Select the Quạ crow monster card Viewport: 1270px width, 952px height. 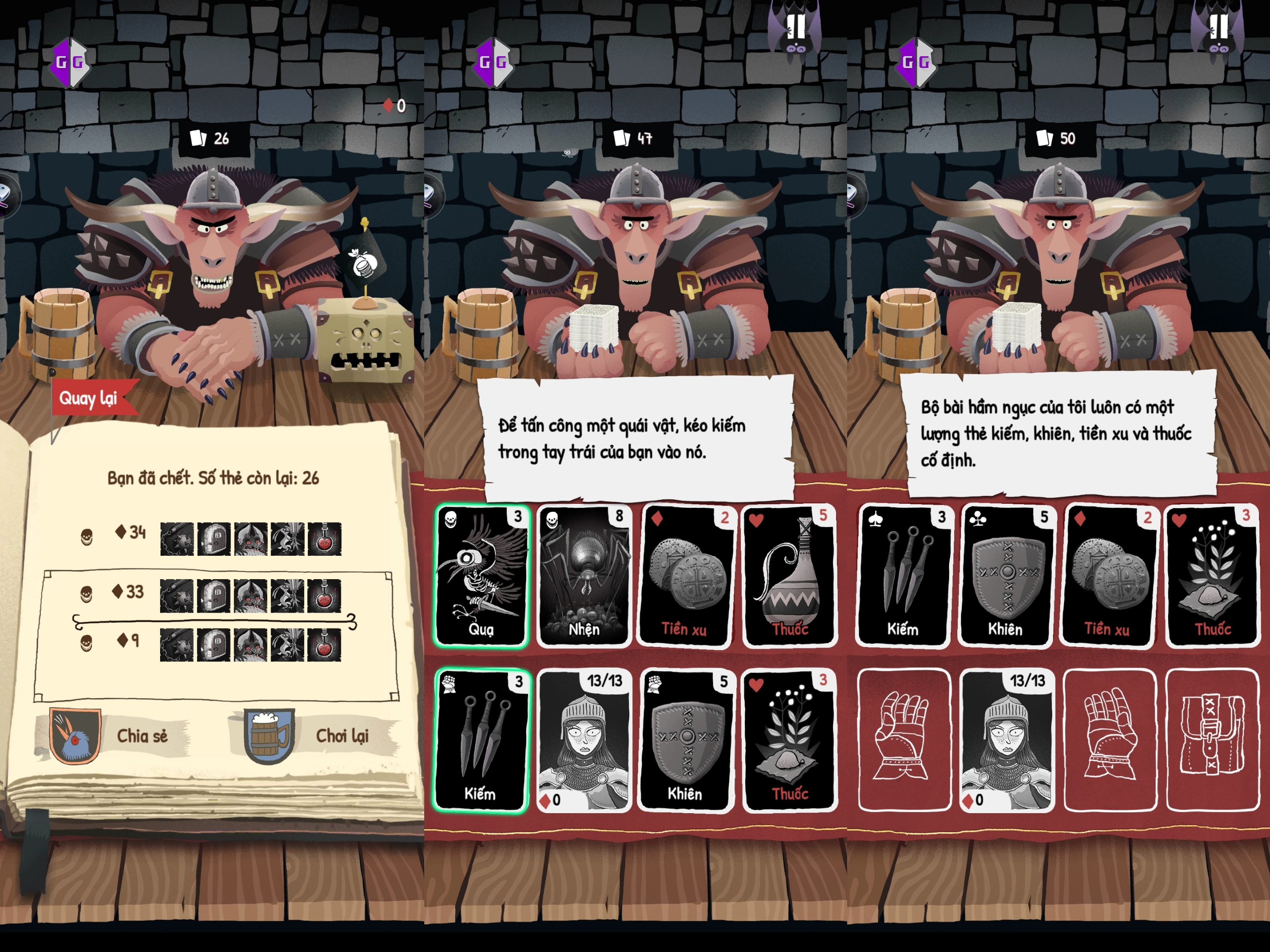pyautogui.click(x=481, y=576)
